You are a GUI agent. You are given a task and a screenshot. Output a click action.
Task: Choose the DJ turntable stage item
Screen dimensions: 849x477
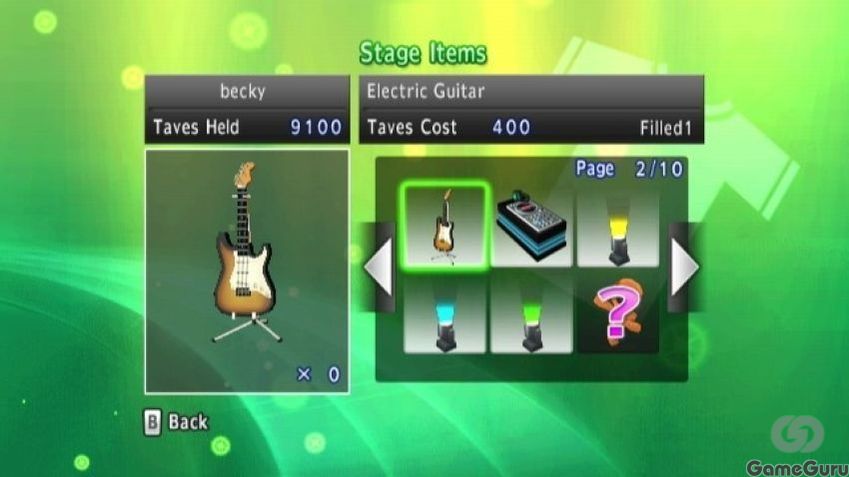[531, 226]
